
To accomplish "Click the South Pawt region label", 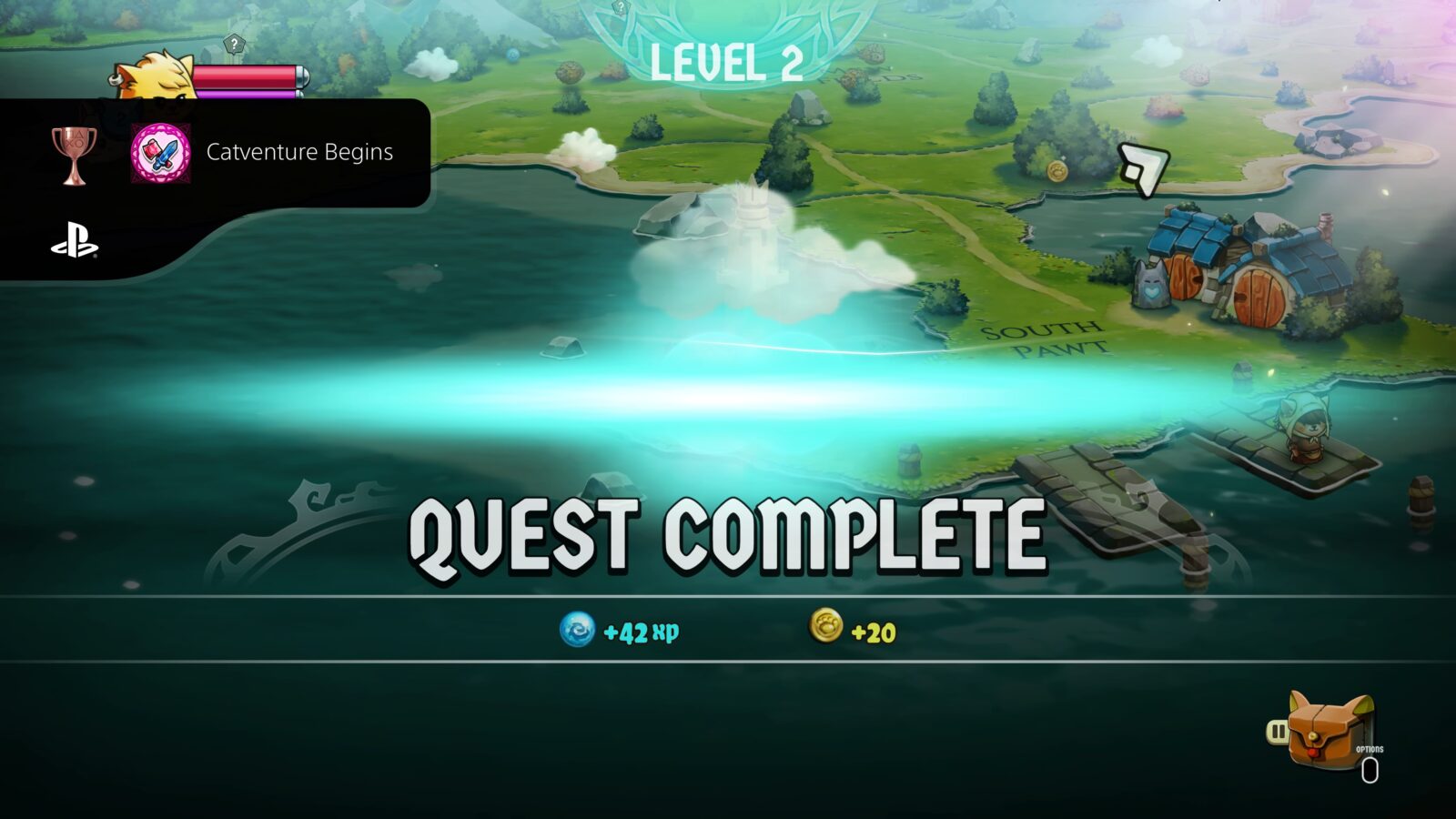I will tap(1042, 339).
